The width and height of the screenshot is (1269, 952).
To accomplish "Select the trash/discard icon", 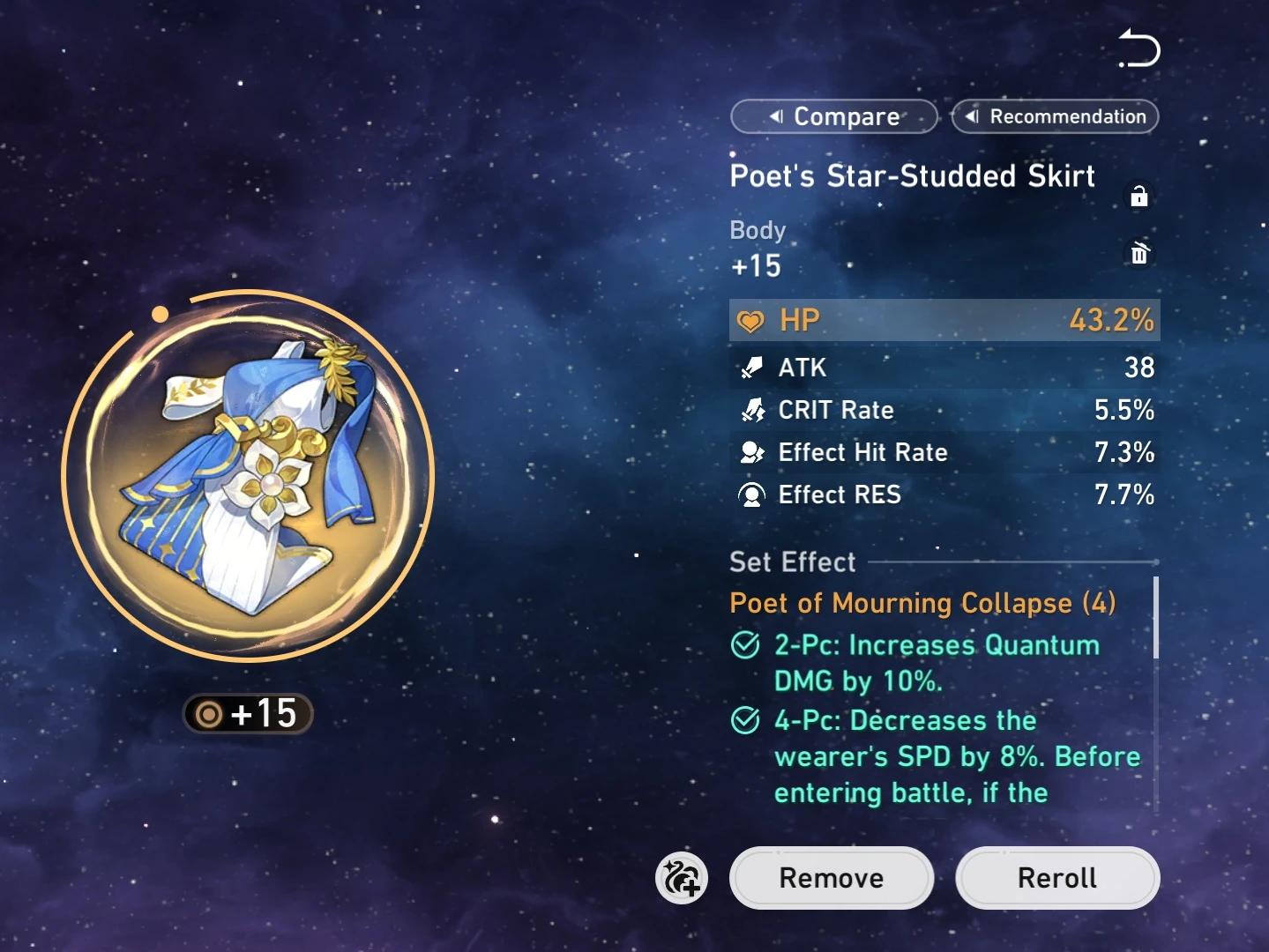I will coord(1139,255).
